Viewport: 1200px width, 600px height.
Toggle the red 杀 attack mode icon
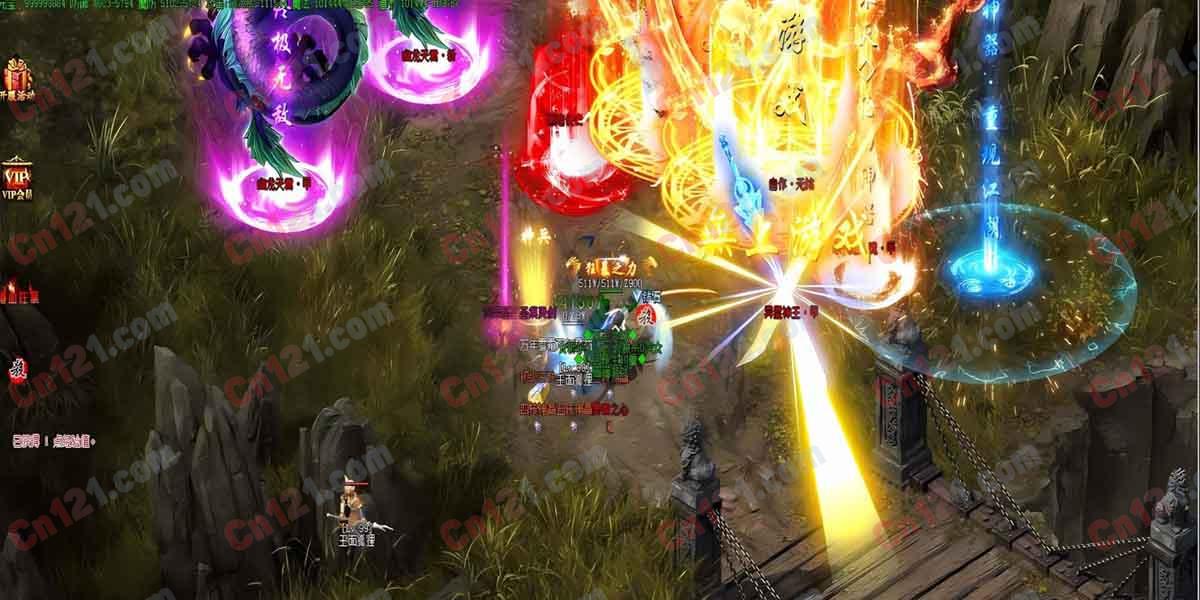click(17, 369)
